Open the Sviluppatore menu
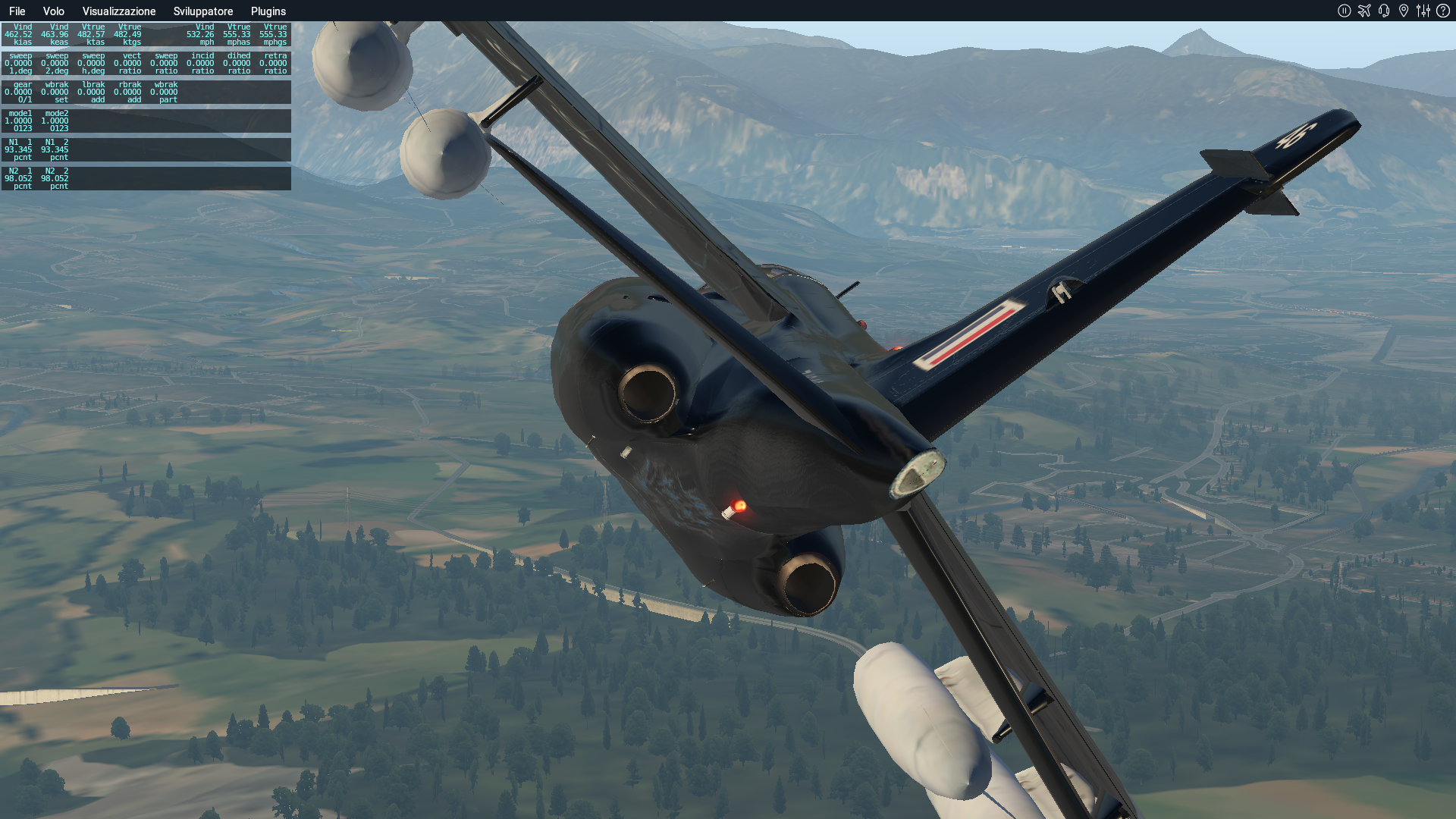This screenshot has height=819, width=1456. click(x=203, y=11)
